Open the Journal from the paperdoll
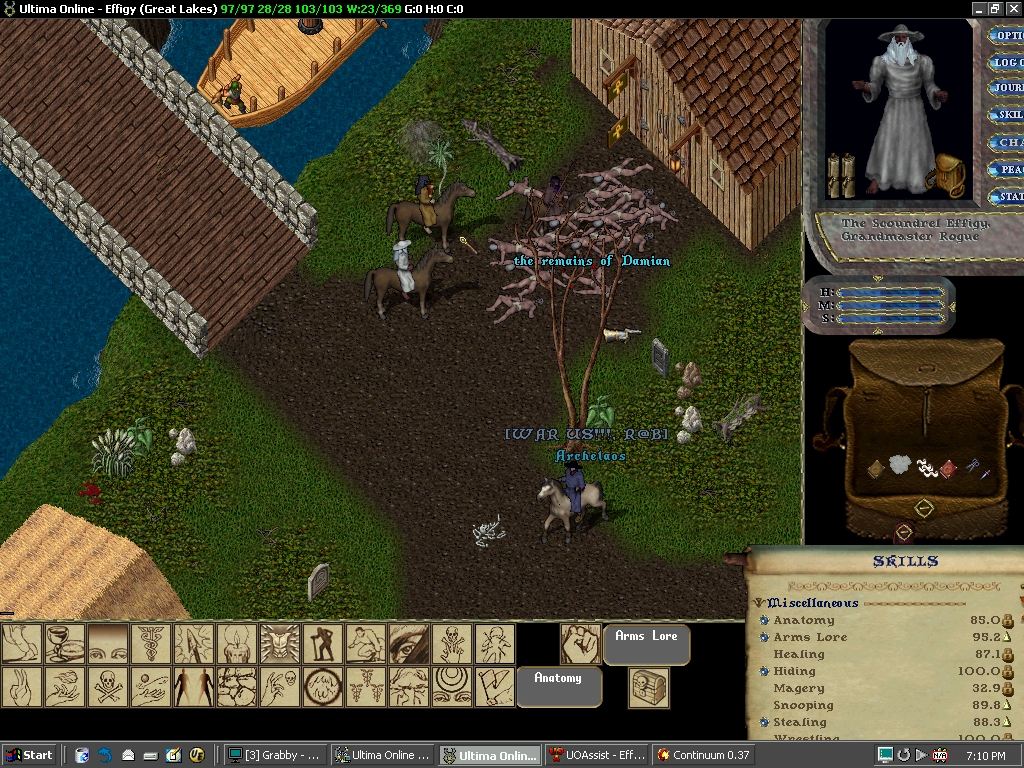1024x768 pixels. pos(1006,89)
